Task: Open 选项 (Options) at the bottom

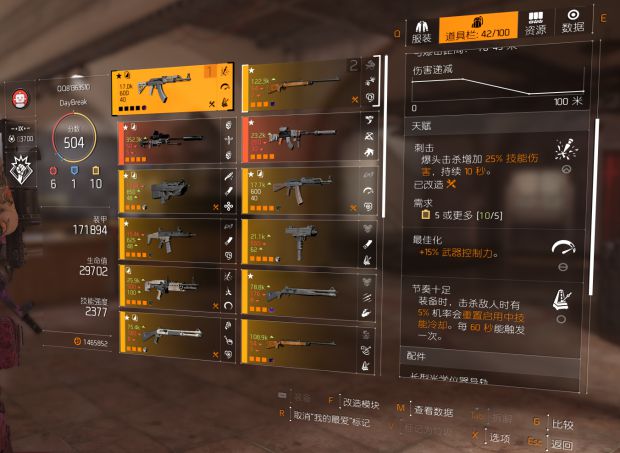Action: 499,437
